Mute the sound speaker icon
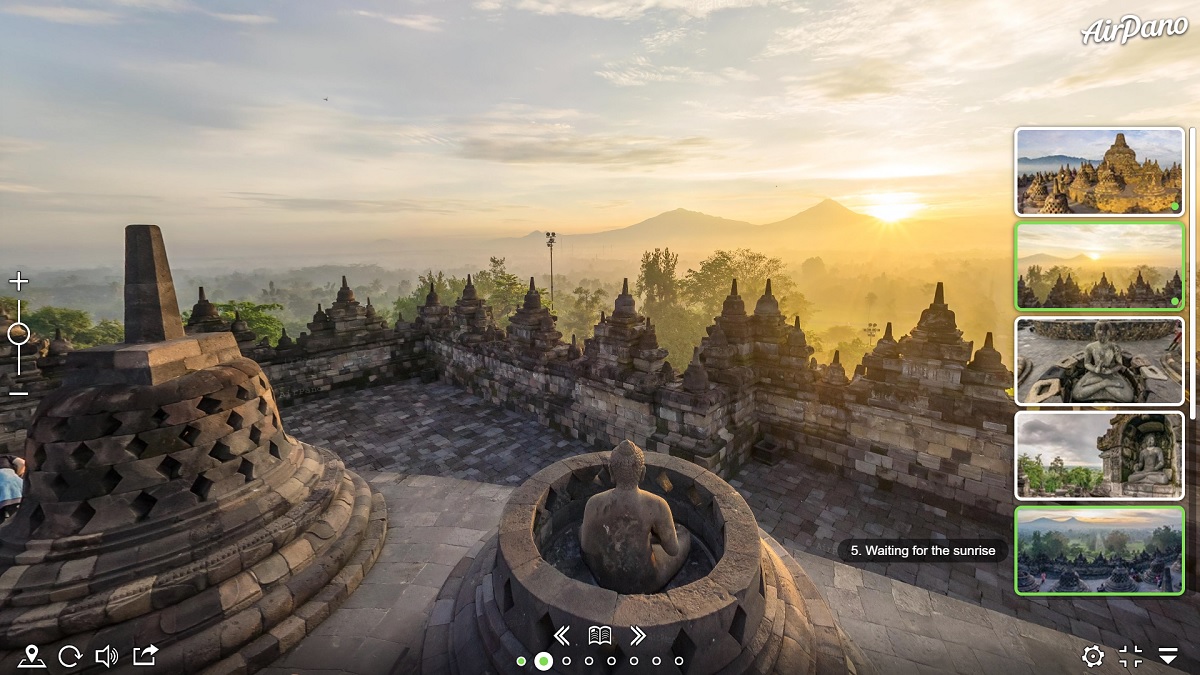Screen dimensions: 1200x675 coord(106,656)
